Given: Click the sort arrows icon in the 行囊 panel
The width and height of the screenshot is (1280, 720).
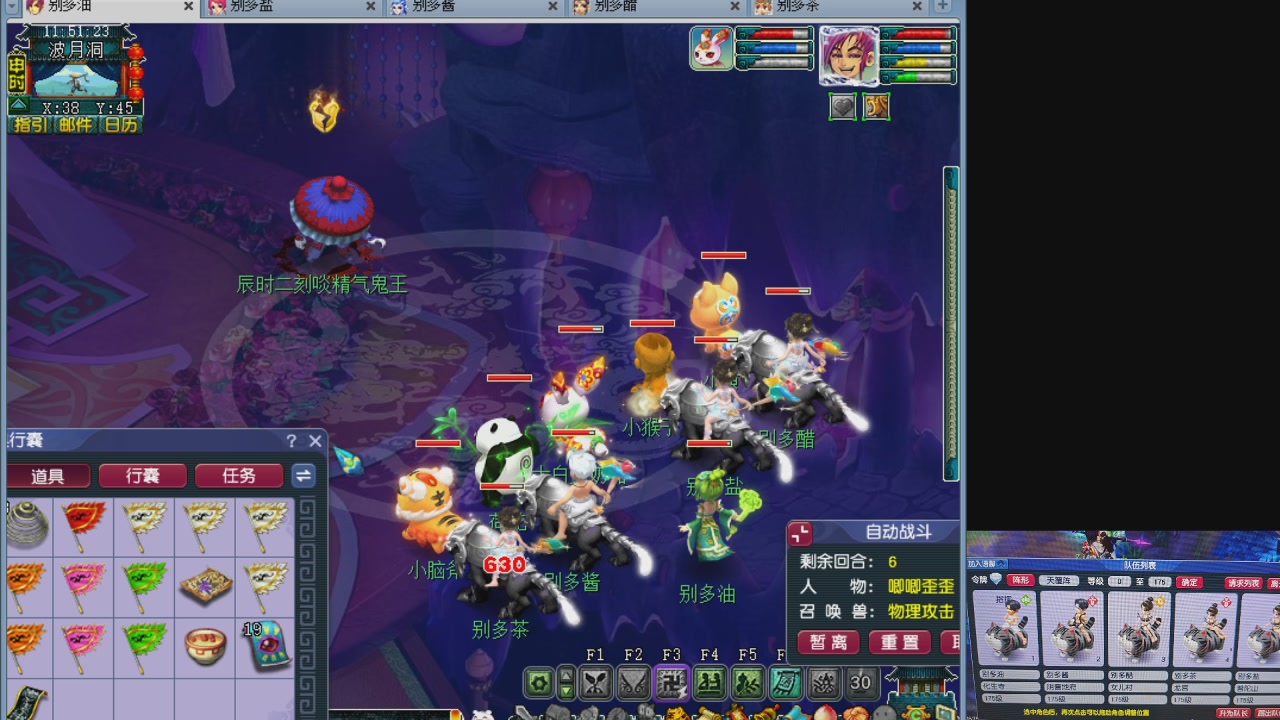Looking at the screenshot, I should (303, 476).
